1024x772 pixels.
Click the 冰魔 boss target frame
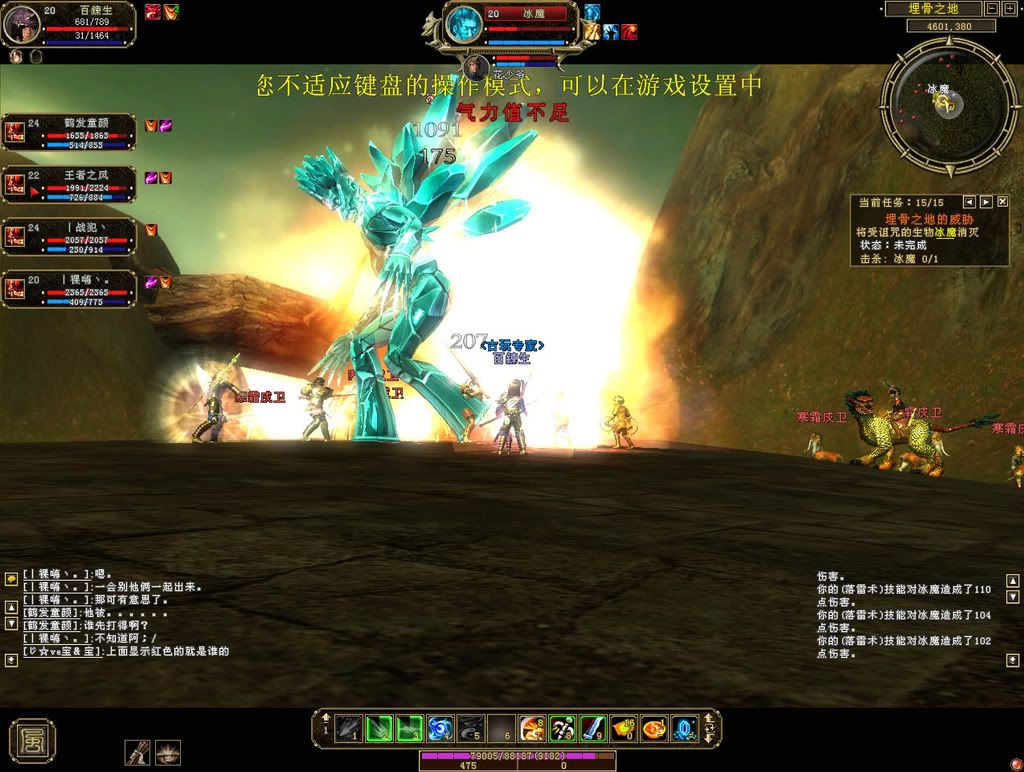[x=512, y=24]
